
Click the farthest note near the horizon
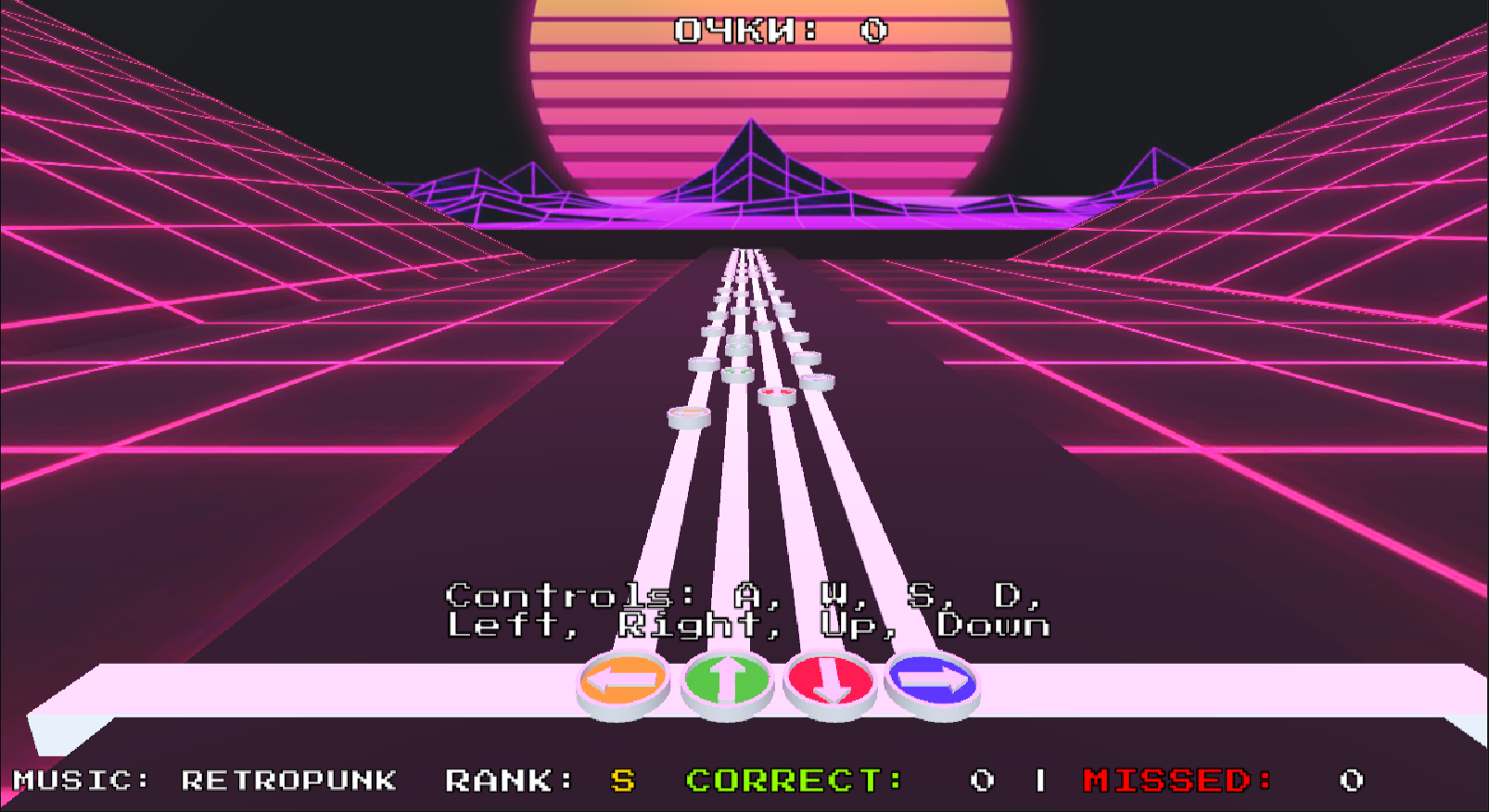pyautogui.click(x=739, y=252)
